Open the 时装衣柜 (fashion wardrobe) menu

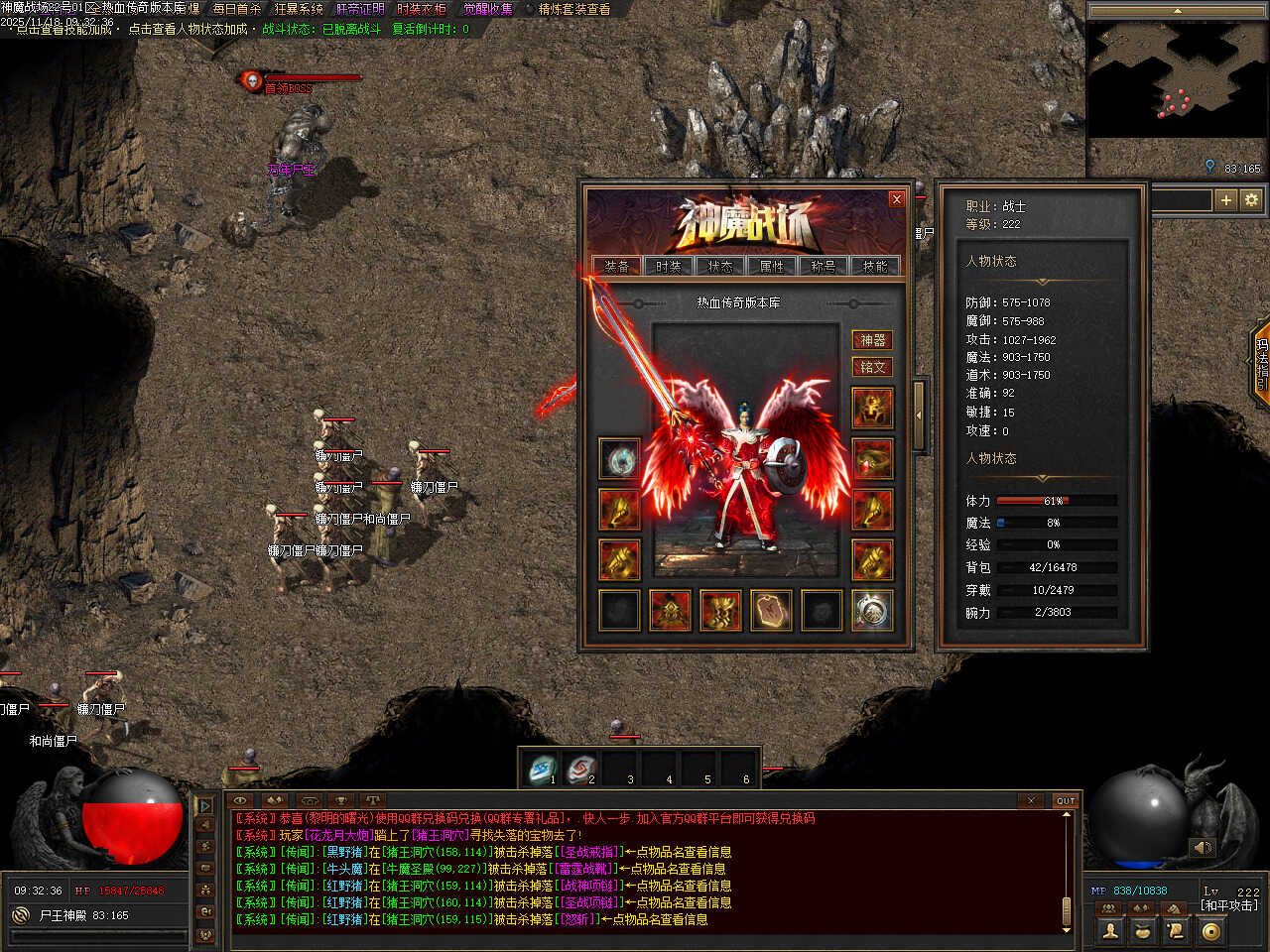click(x=422, y=9)
